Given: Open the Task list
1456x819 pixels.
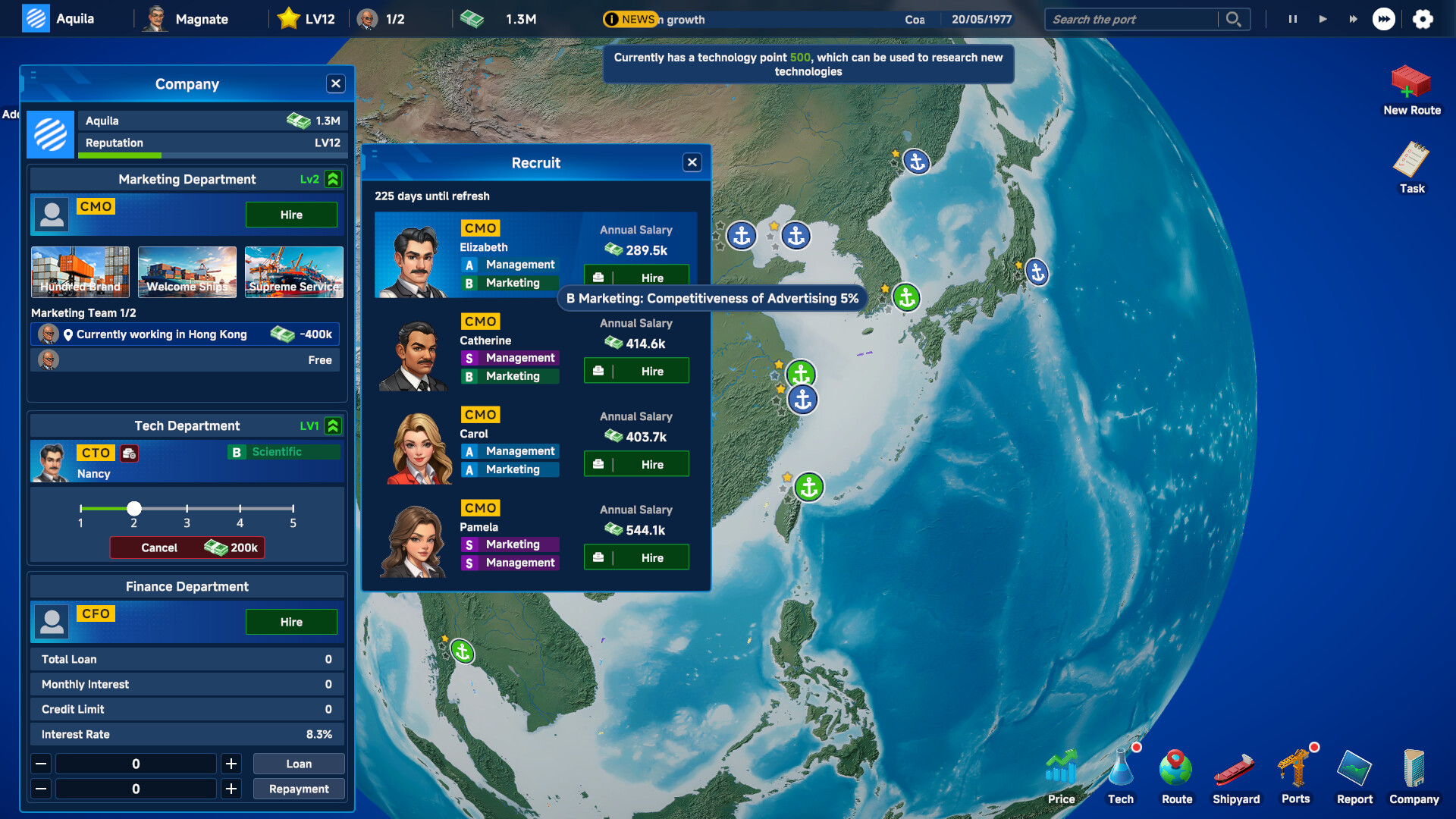Looking at the screenshot, I should [1411, 167].
